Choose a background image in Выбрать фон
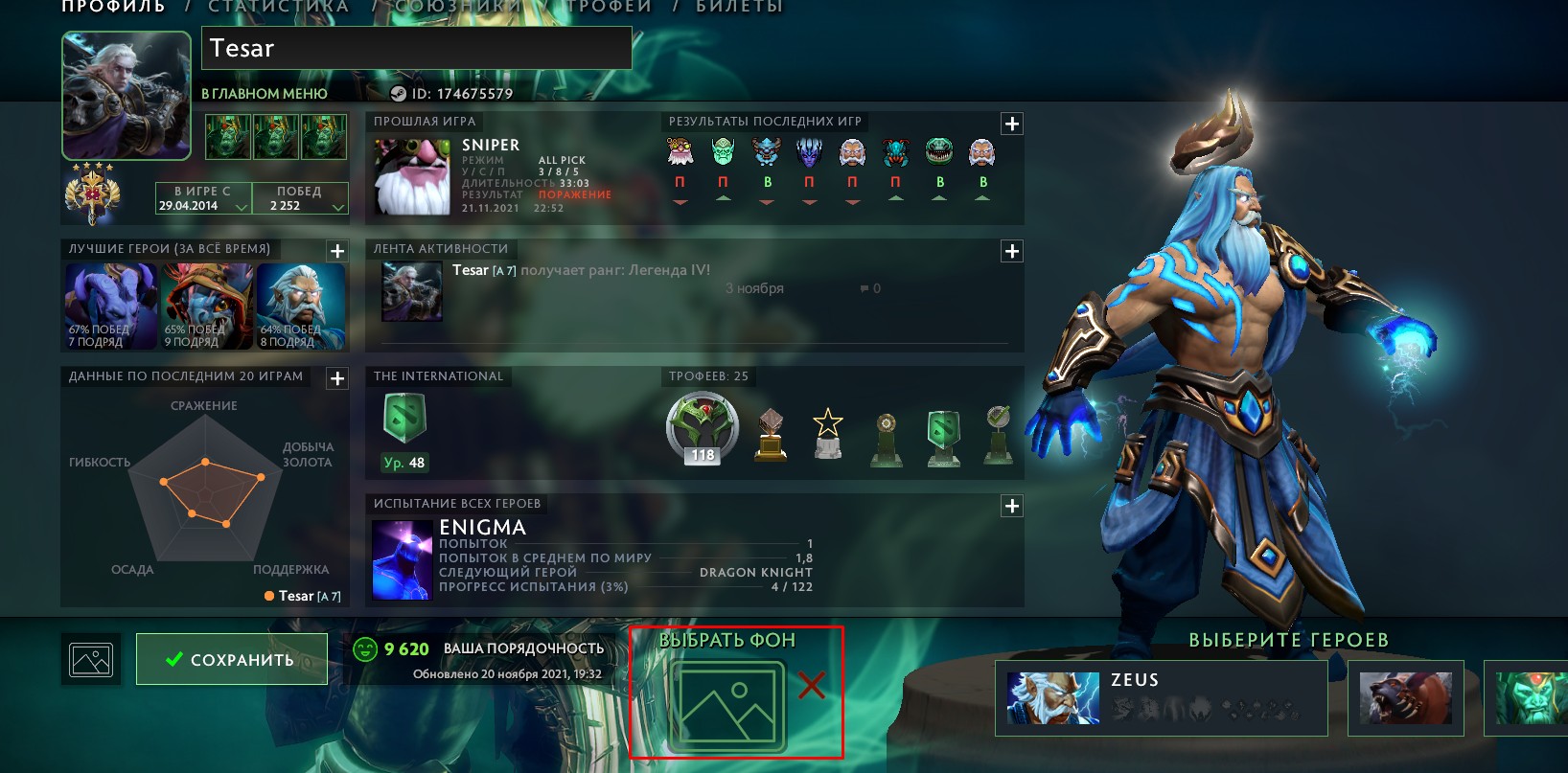The height and width of the screenshot is (773, 1568). pos(727,705)
